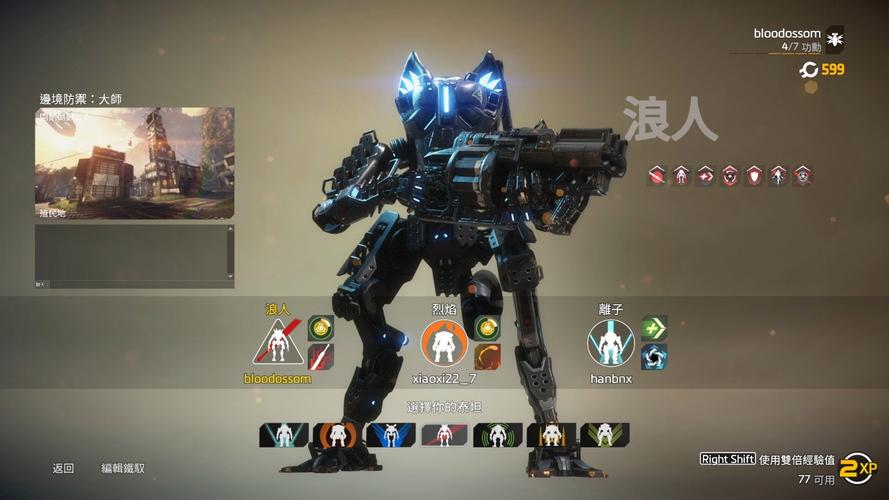This screenshot has width=889, height=500.
Task: Click the chat box panel
Action: [135, 256]
